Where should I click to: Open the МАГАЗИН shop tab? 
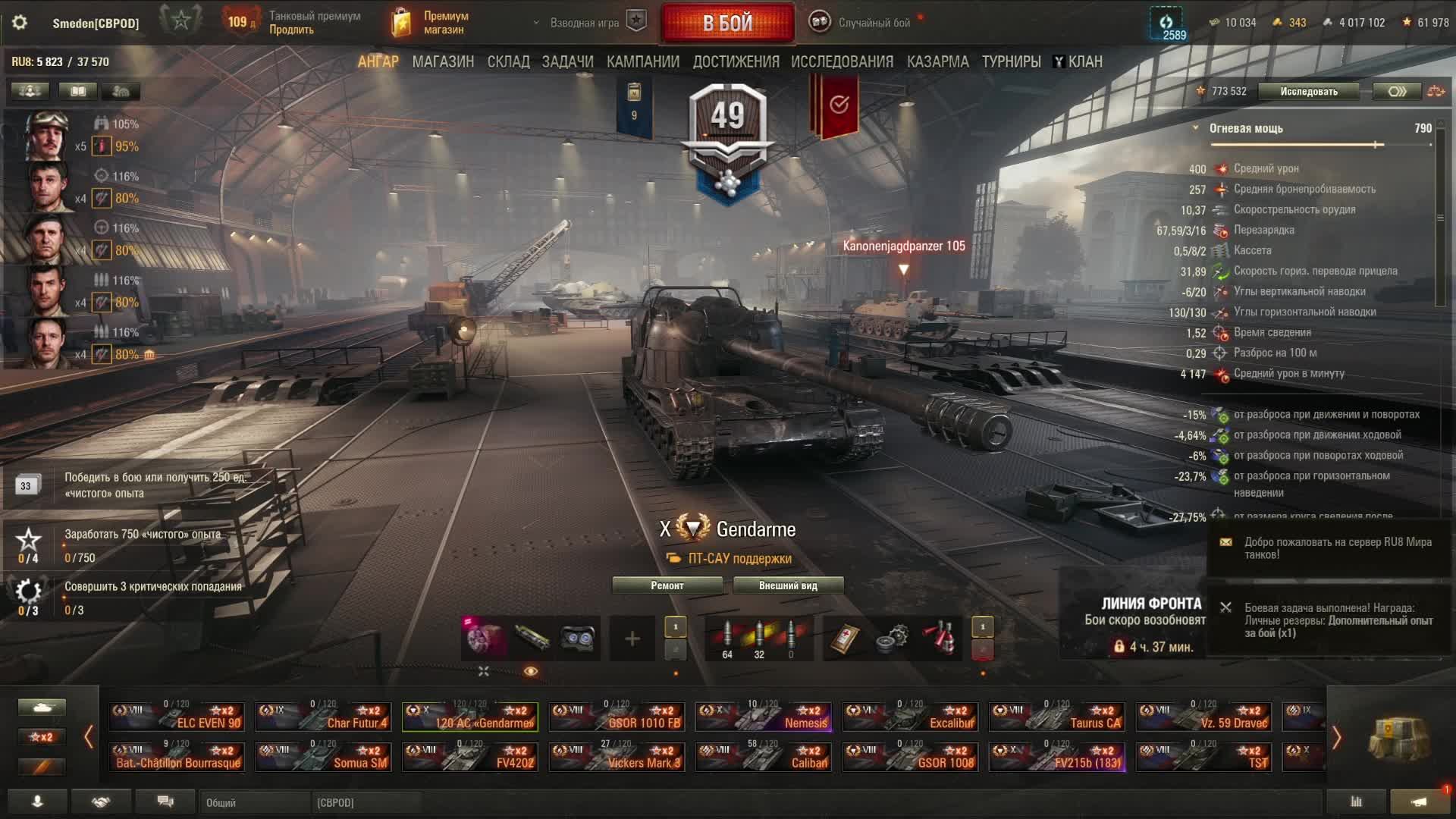point(443,62)
